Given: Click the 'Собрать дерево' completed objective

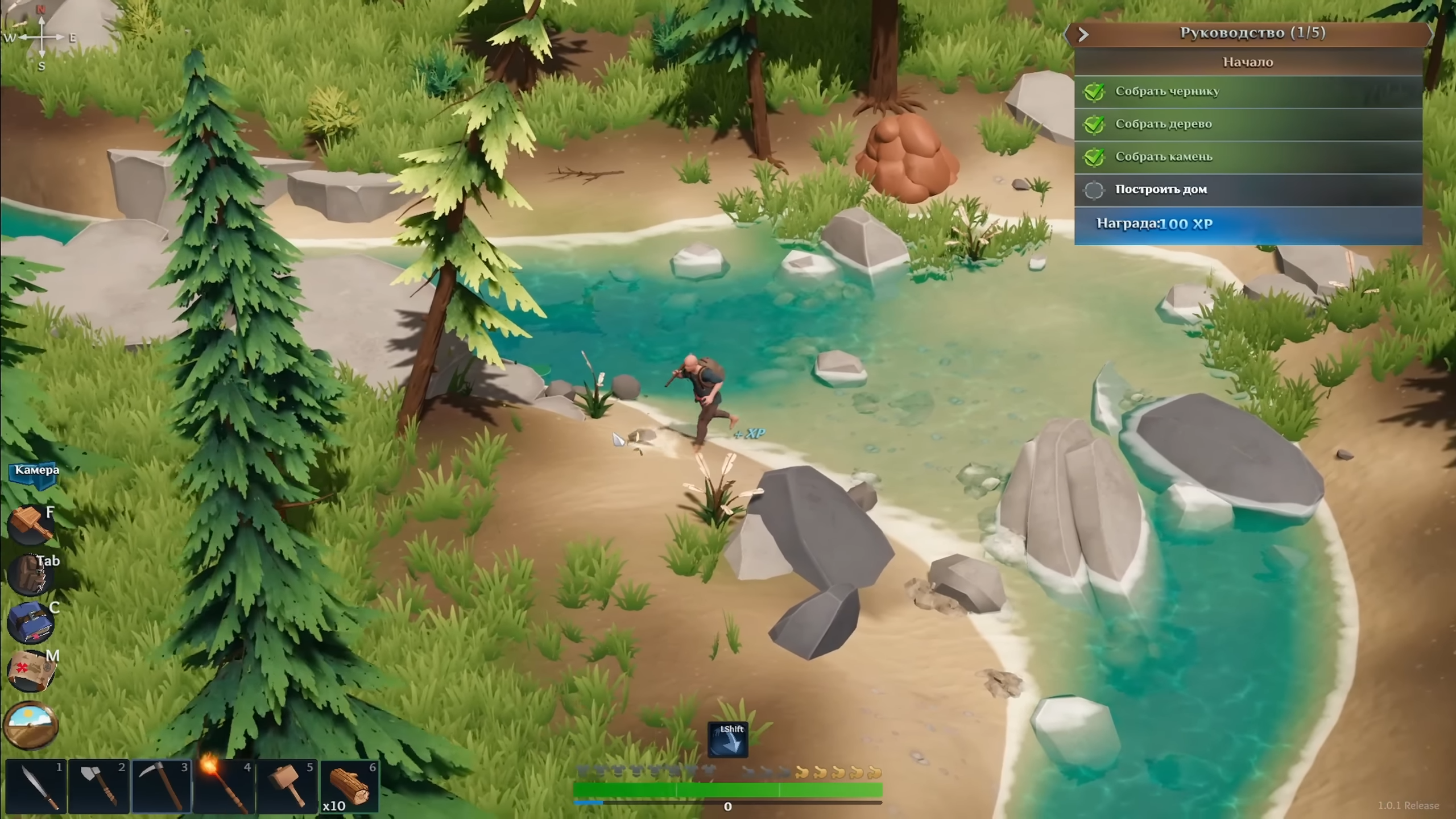Looking at the screenshot, I should tap(1248, 124).
